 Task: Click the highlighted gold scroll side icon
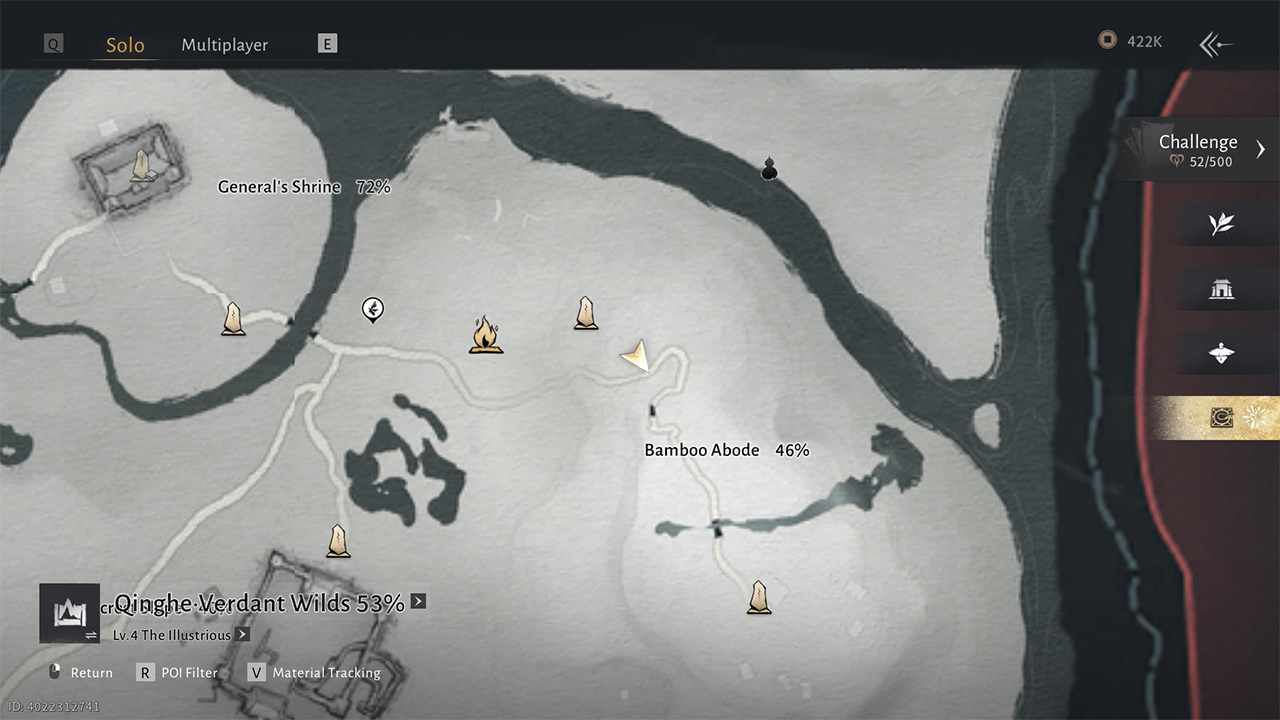pos(1221,418)
